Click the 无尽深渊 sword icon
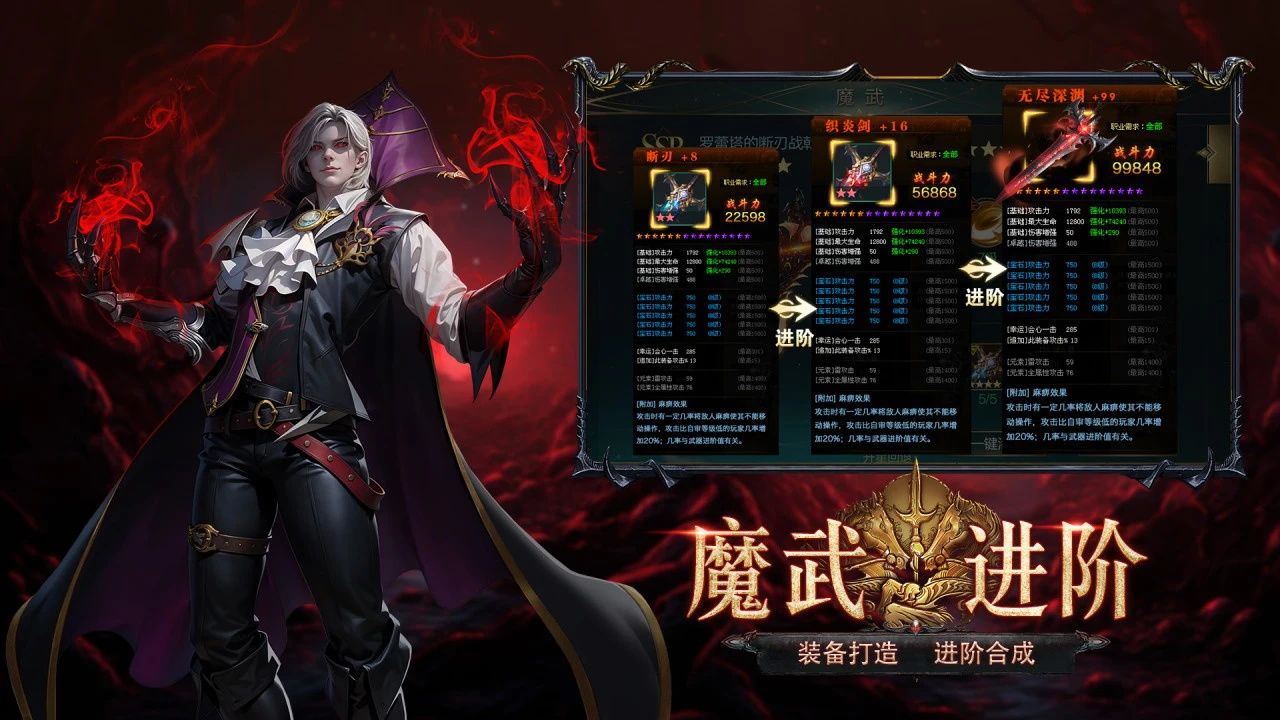Image resolution: width=1280 pixels, height=720 pixels. click(x=1060, y=147)
